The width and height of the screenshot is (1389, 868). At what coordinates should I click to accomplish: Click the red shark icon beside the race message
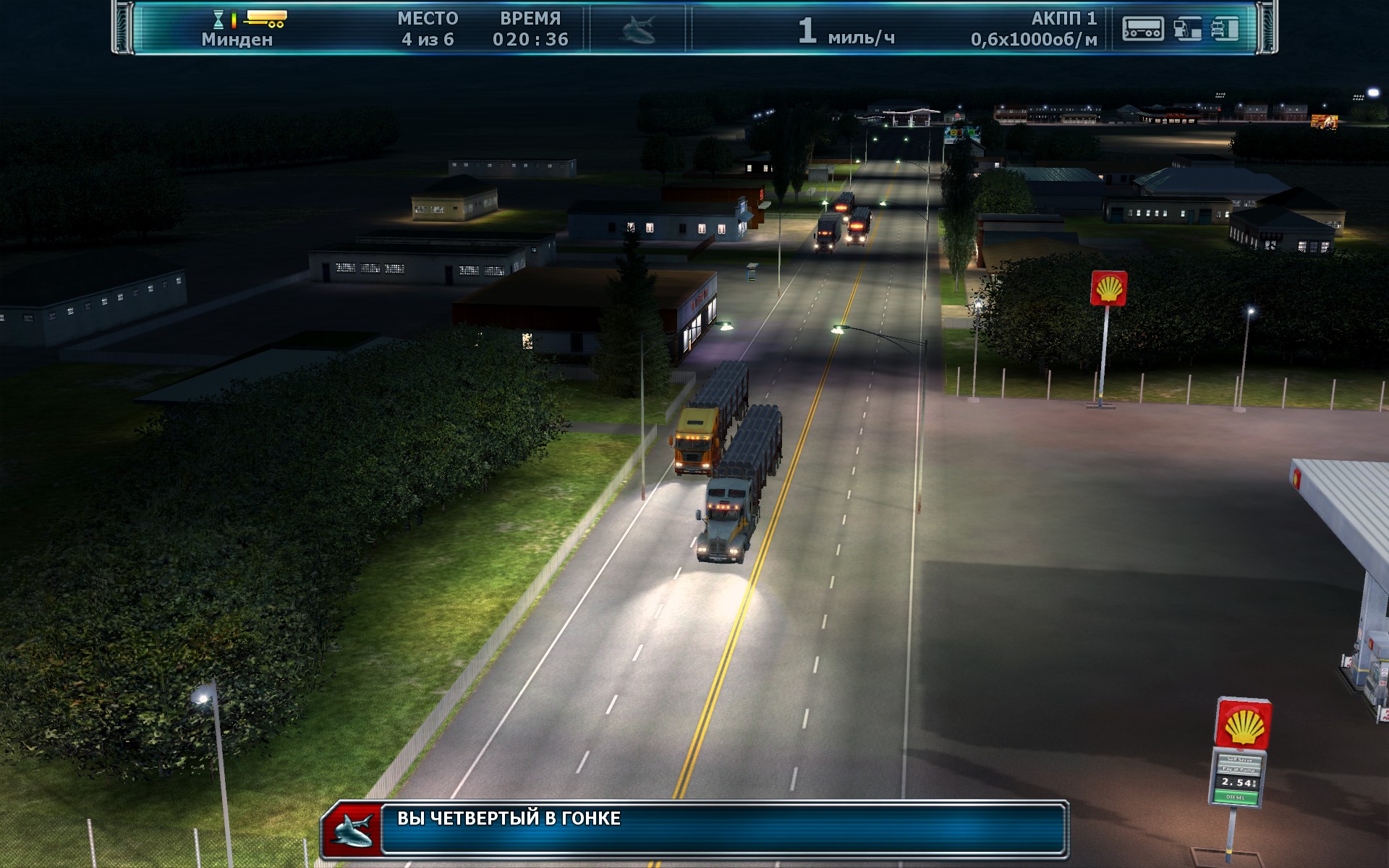coord(352,830)
